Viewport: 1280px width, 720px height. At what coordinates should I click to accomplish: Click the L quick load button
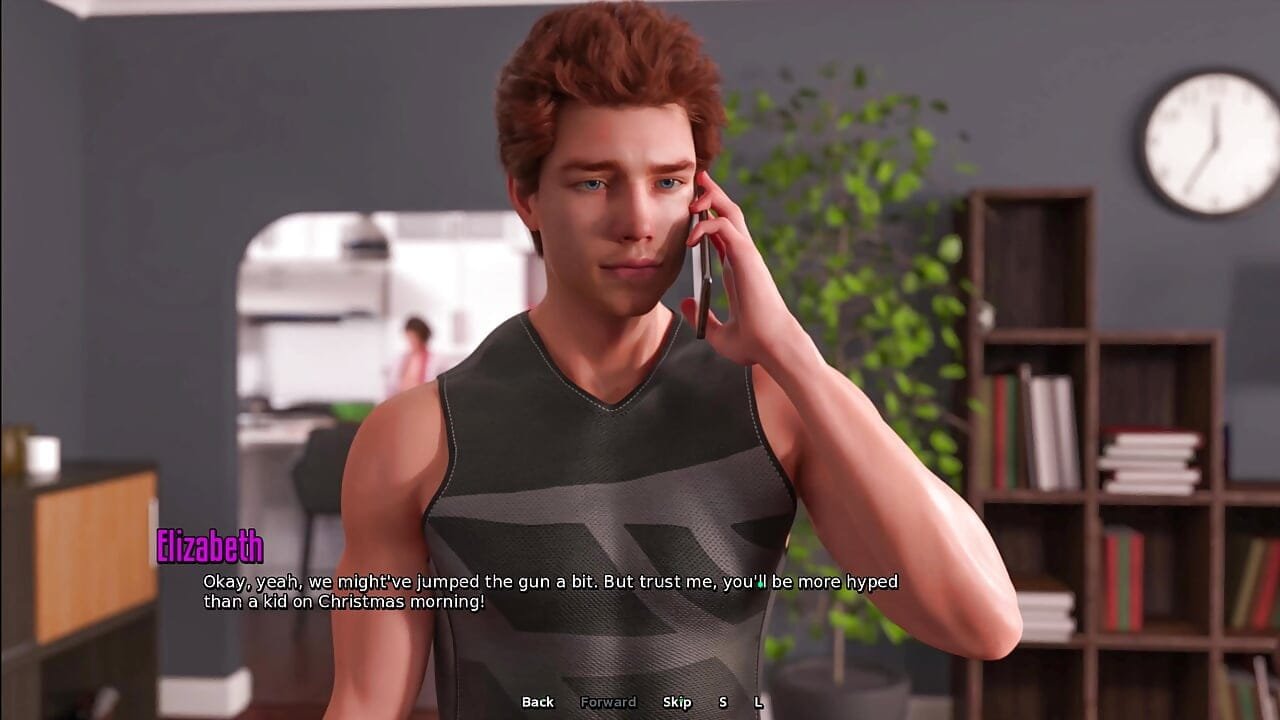pos(758,702)
